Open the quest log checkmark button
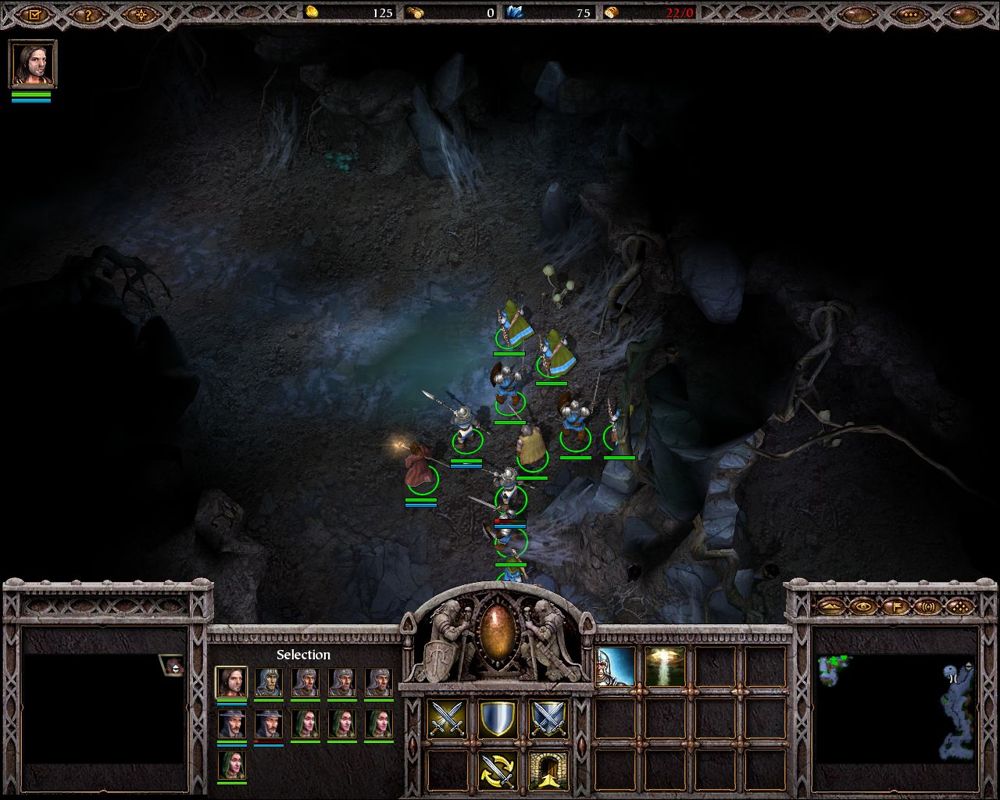Screen dimensions: 1000x800 pos(34,14)
